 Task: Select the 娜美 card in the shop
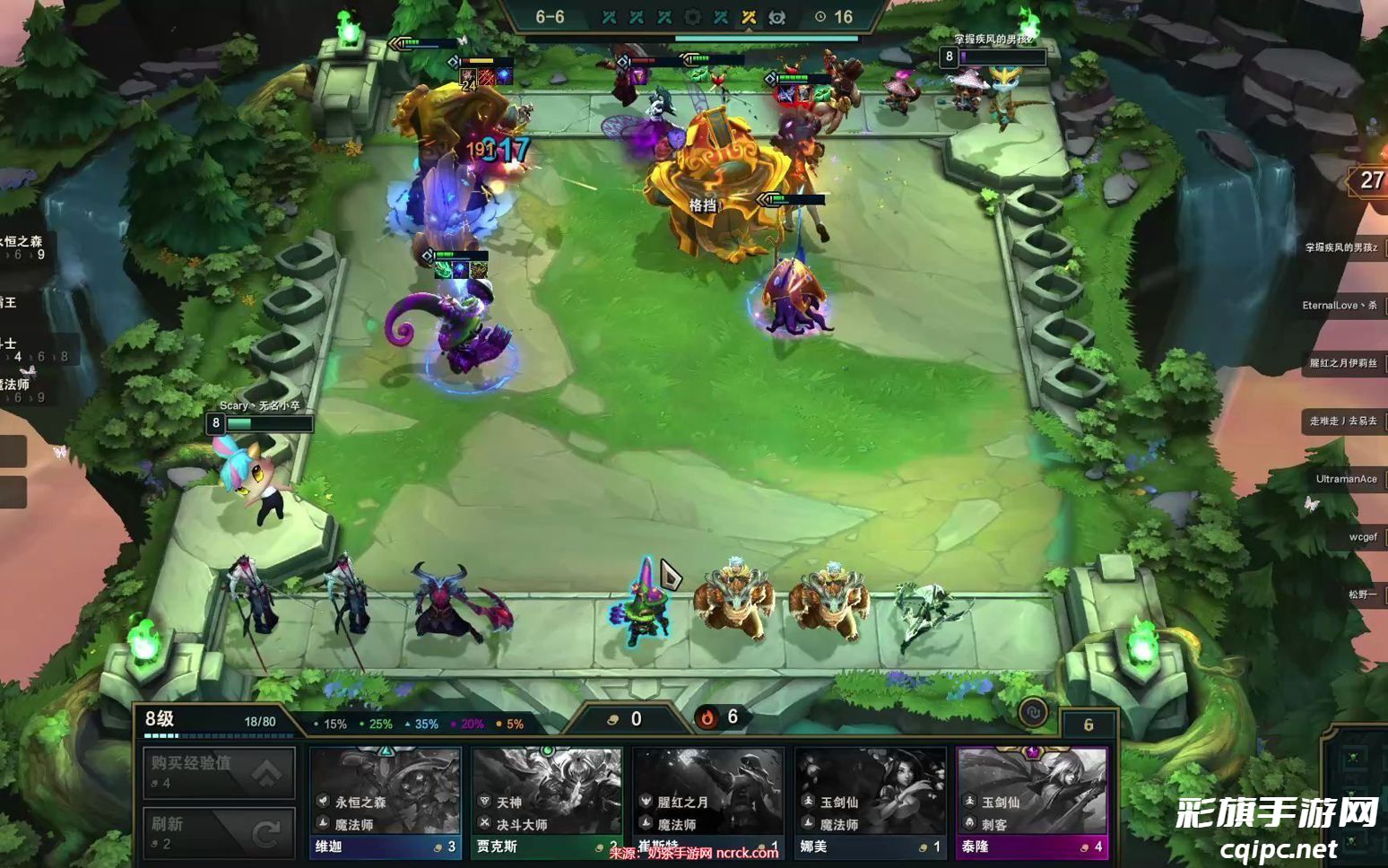point(870,803)
